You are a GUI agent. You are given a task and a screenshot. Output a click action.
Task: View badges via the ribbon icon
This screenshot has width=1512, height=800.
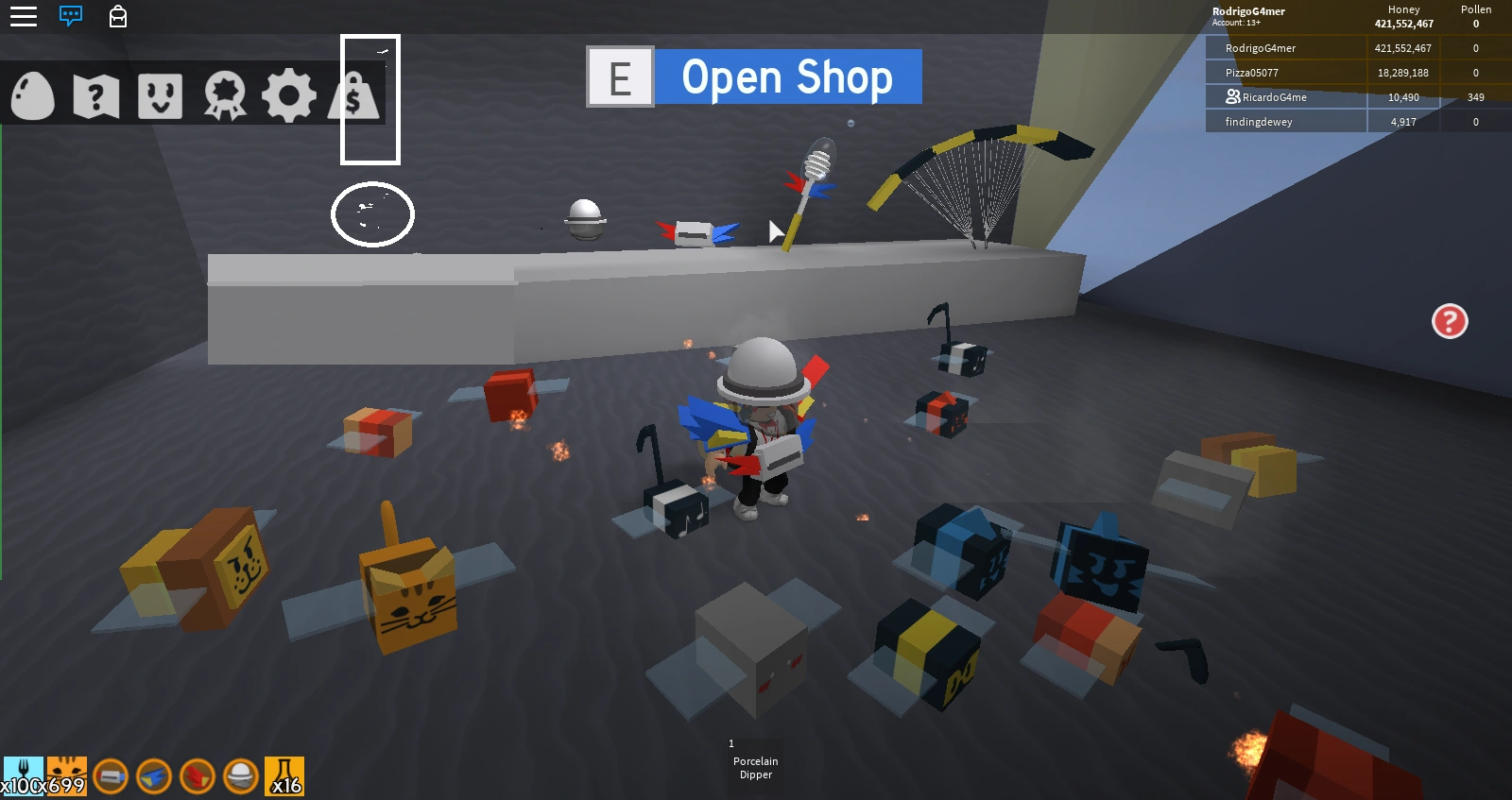point(223,94)
